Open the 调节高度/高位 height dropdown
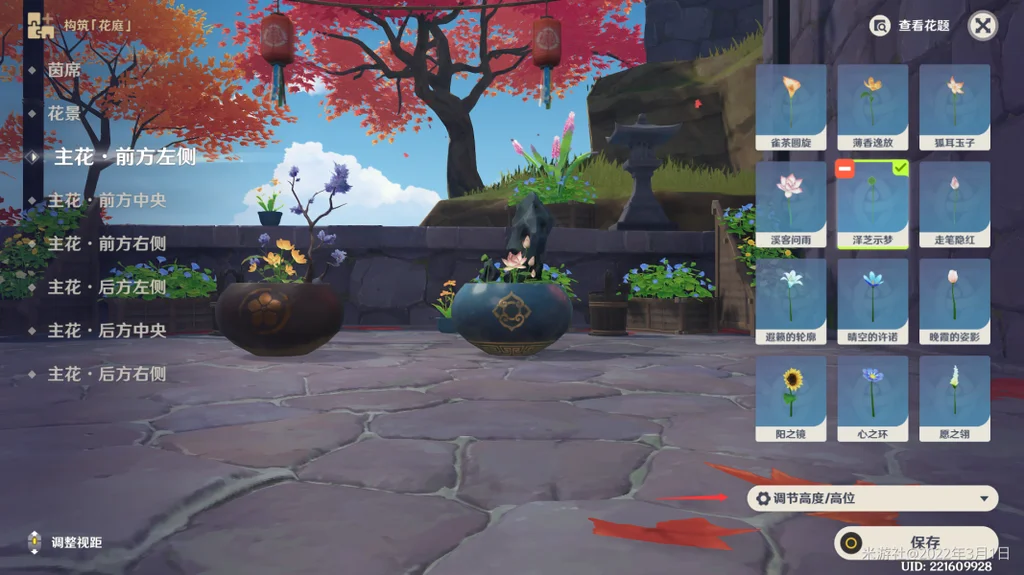 coord(873,498)
